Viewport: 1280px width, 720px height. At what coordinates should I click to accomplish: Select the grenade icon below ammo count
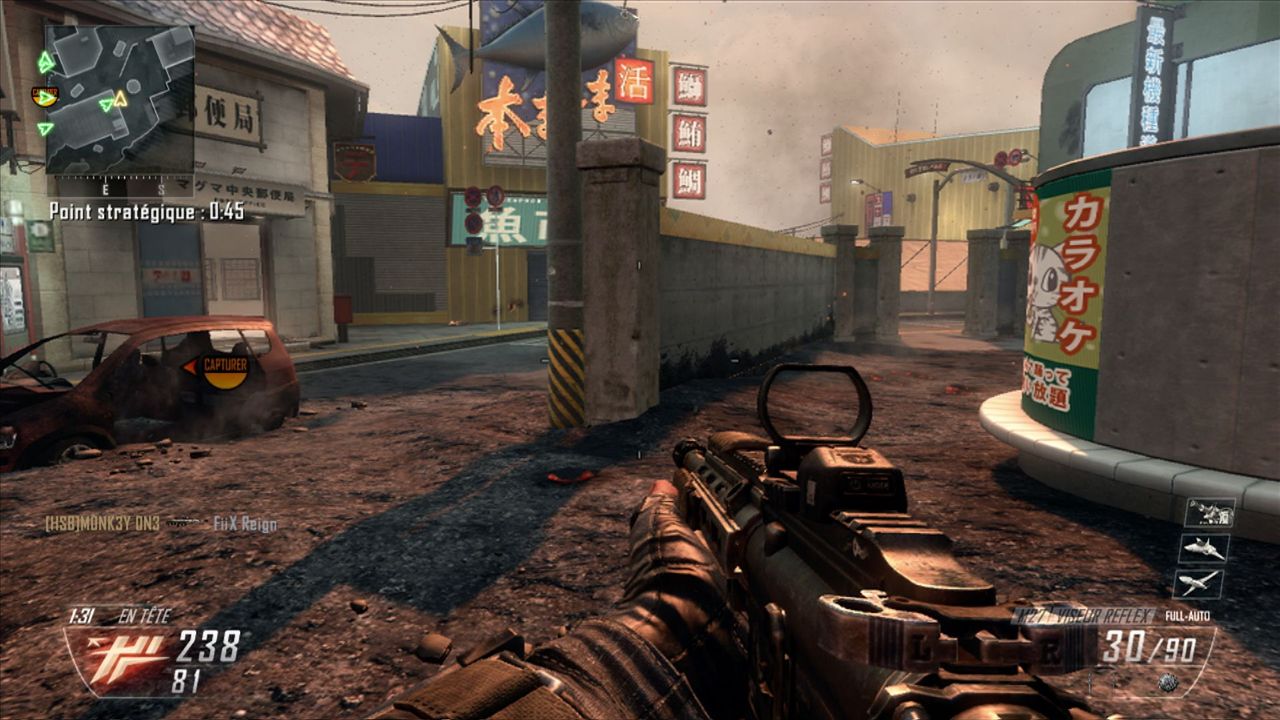coord(1166,682)
